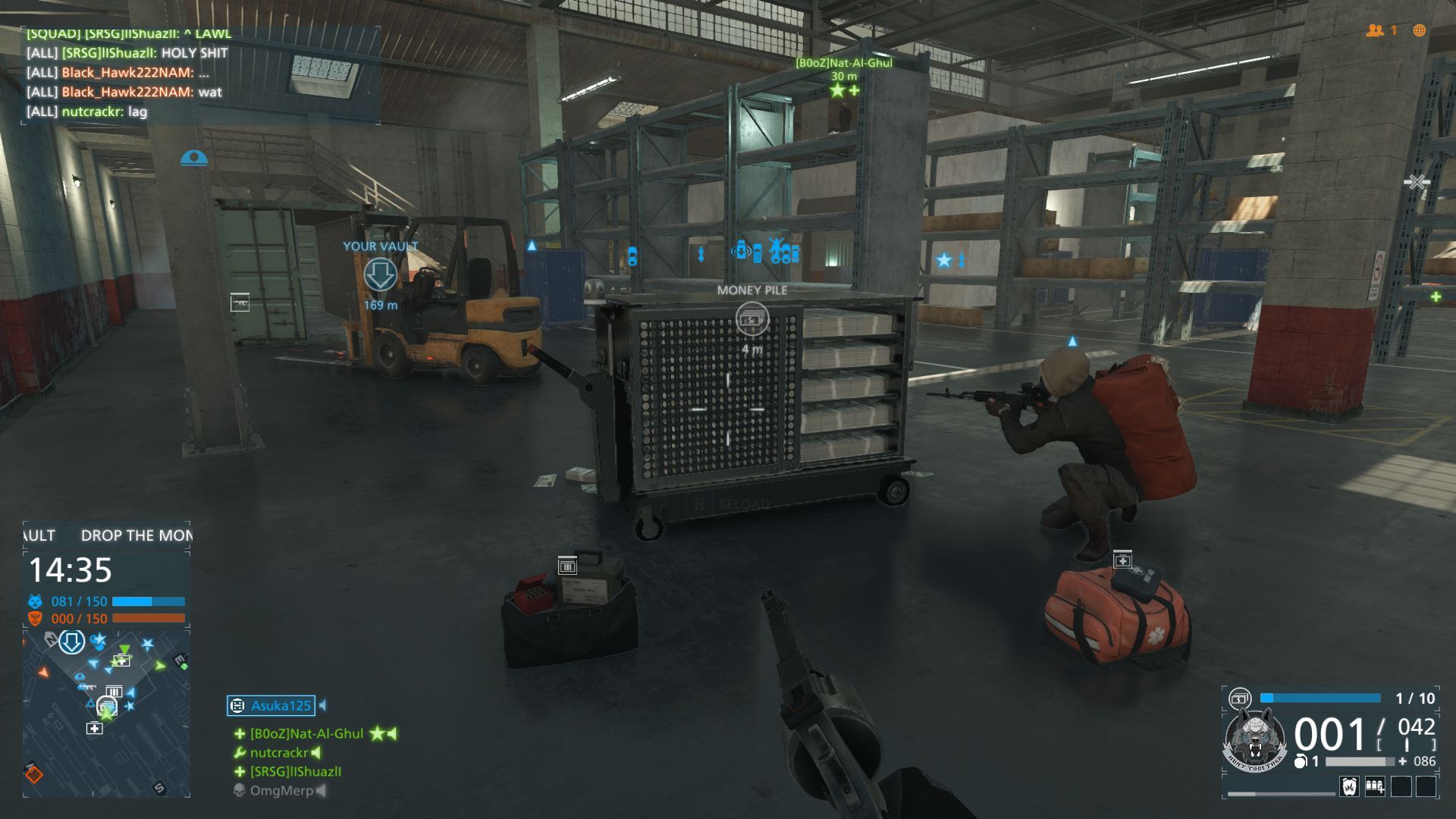The image size is (1456, 819).
Task: Choose nutcrackr from the squad list
Action: (278, 753)
